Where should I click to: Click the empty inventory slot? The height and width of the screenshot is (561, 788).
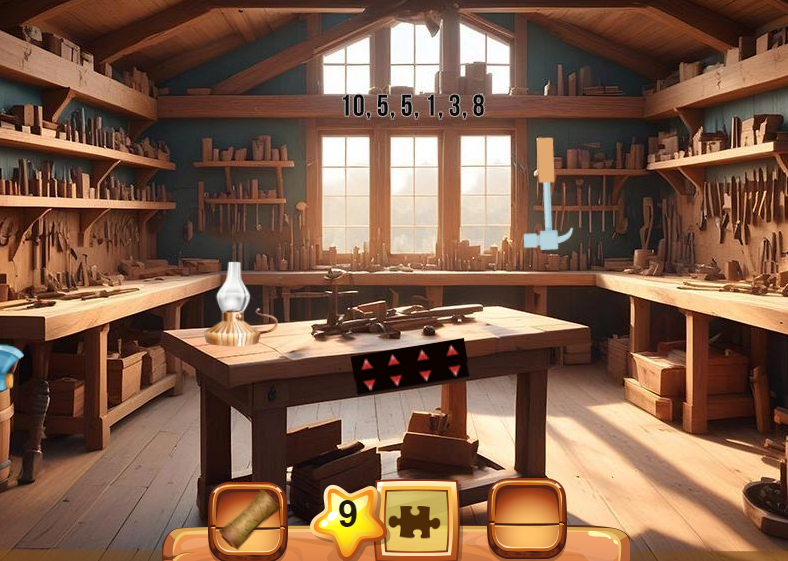pos(526,519)
